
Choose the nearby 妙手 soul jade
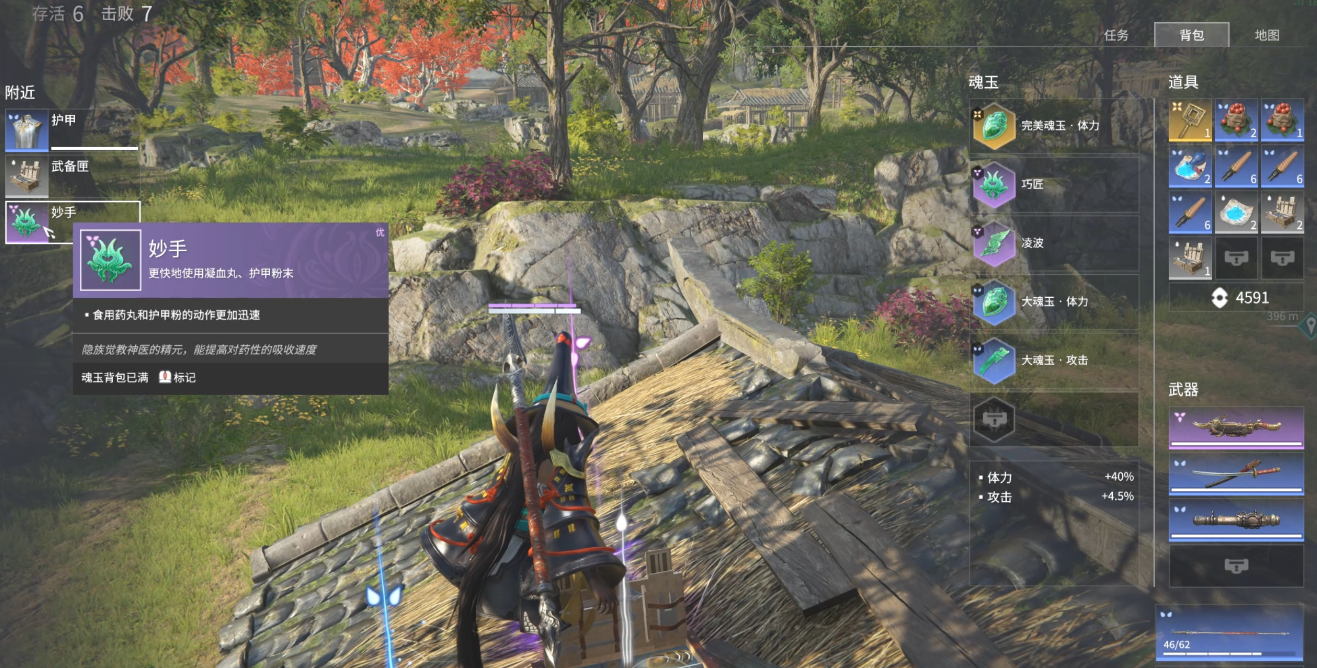tap(70, 222)
